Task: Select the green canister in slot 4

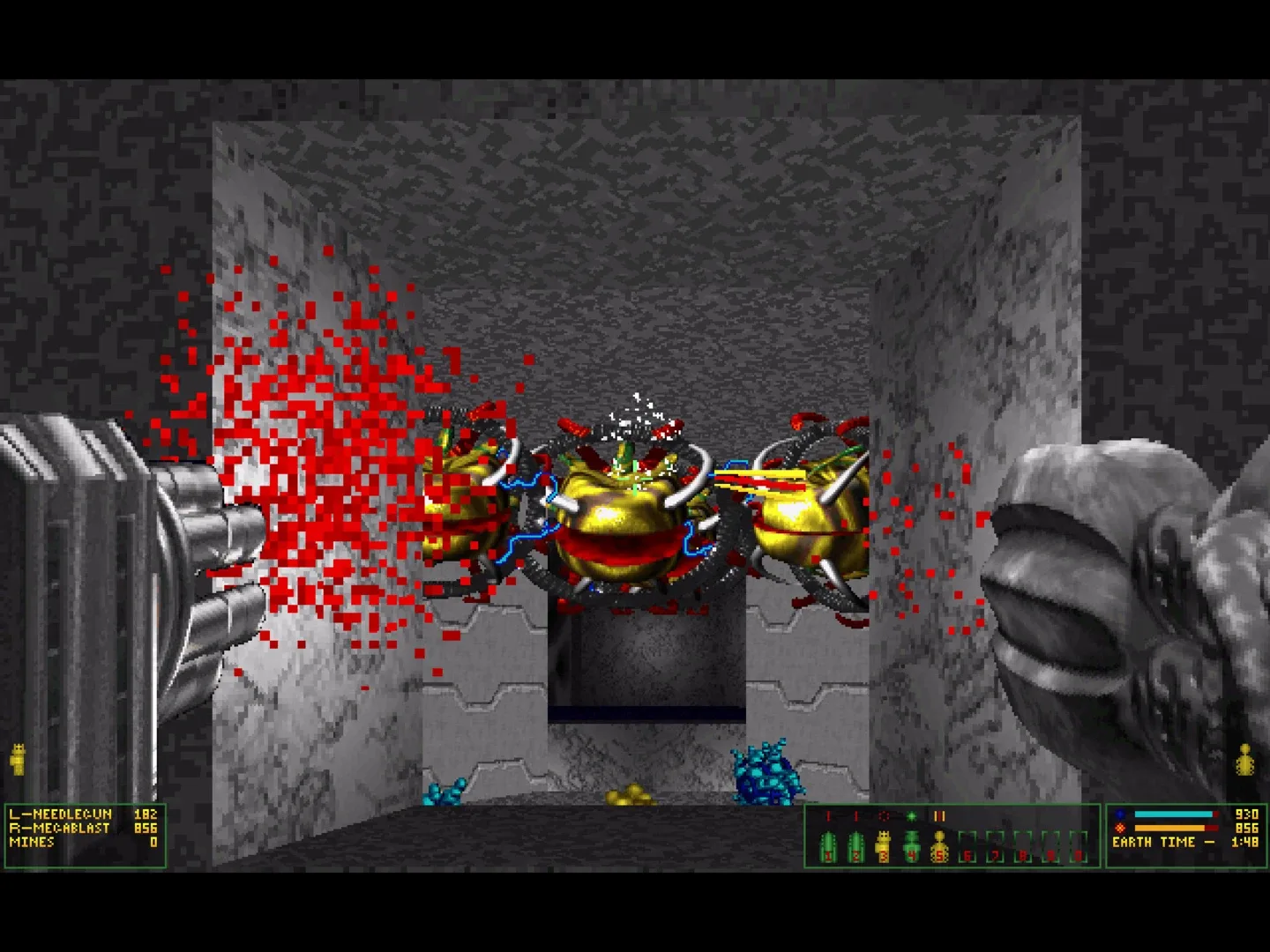Action: pyautogui.click(x=910, y=846)
